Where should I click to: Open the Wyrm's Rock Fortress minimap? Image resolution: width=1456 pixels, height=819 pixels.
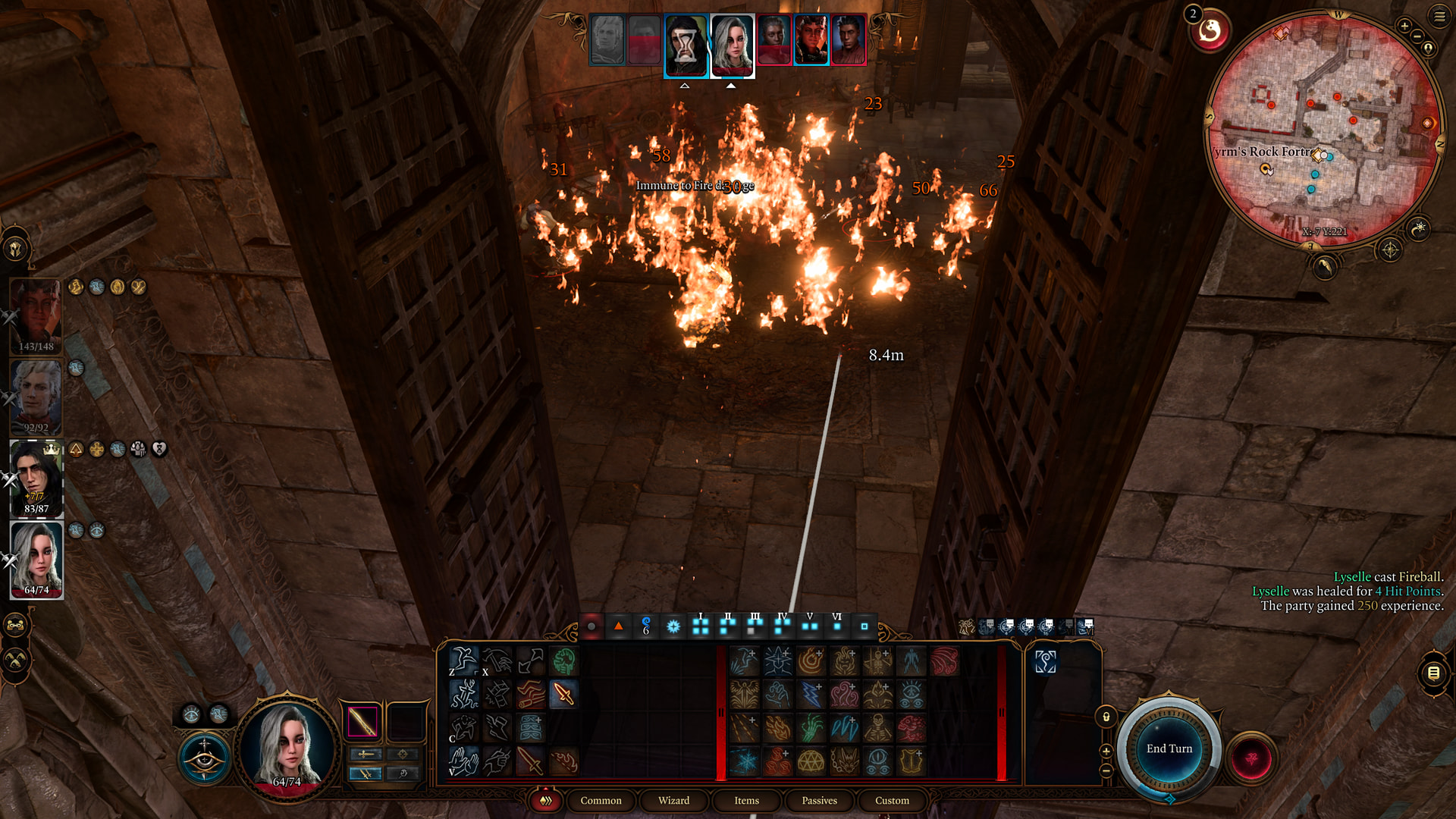click(x=1323, y=129)
